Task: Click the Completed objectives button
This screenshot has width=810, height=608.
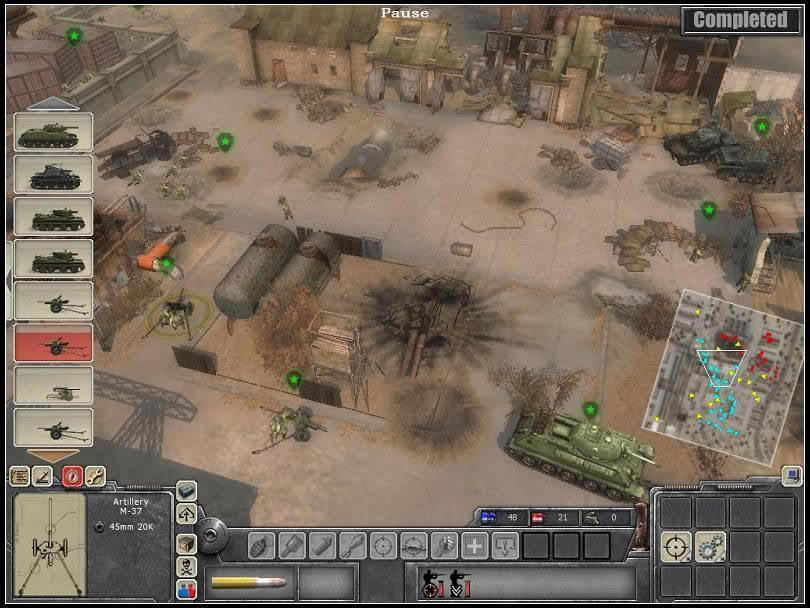Action: coord(740,19)
